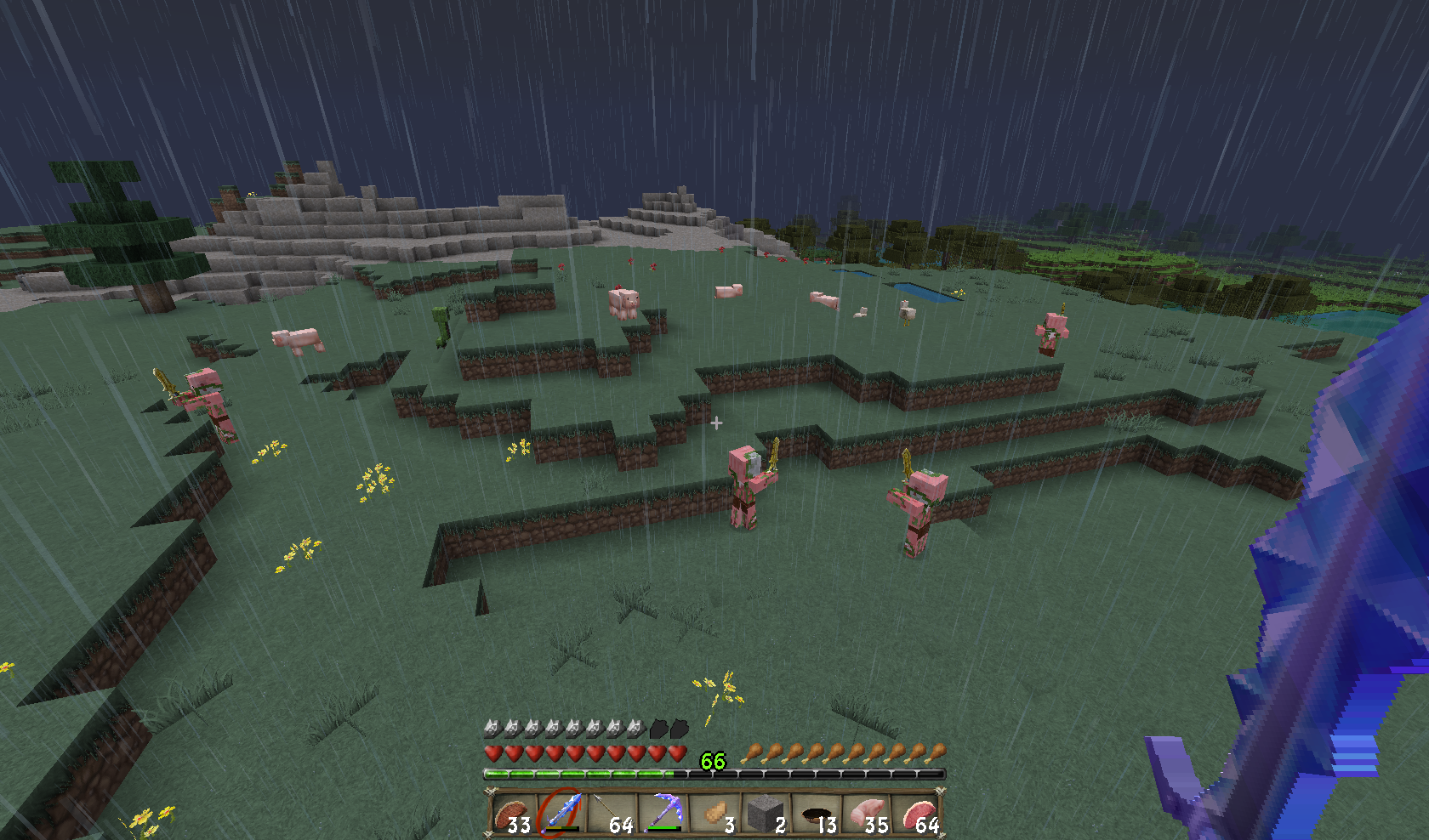Viewport: 1429px width, 840px height.
Task: Select the blue crystal sword slot
Action: tap(561, 814)
